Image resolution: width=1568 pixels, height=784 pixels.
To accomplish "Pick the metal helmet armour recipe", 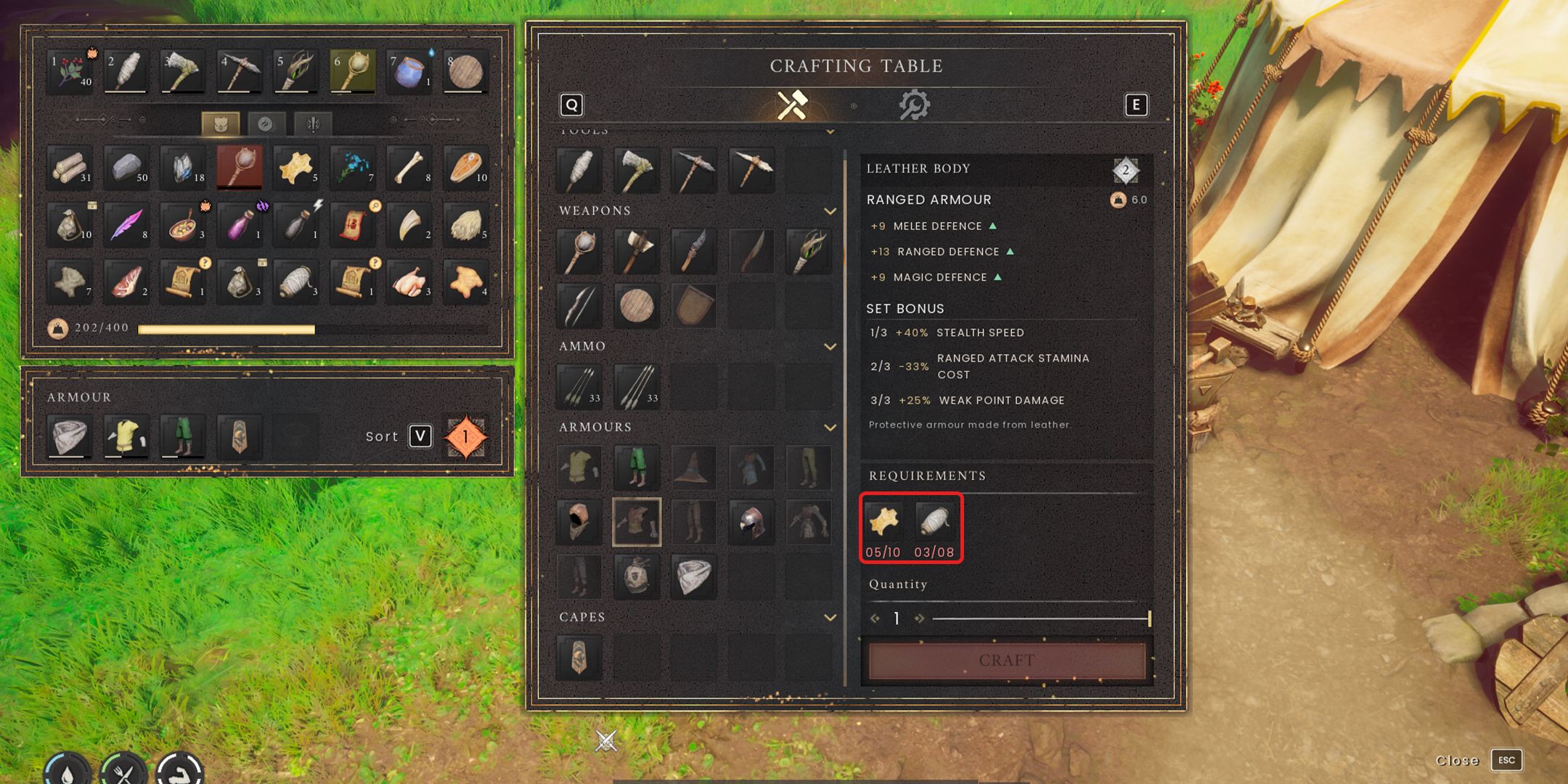I will pos(751,521).
